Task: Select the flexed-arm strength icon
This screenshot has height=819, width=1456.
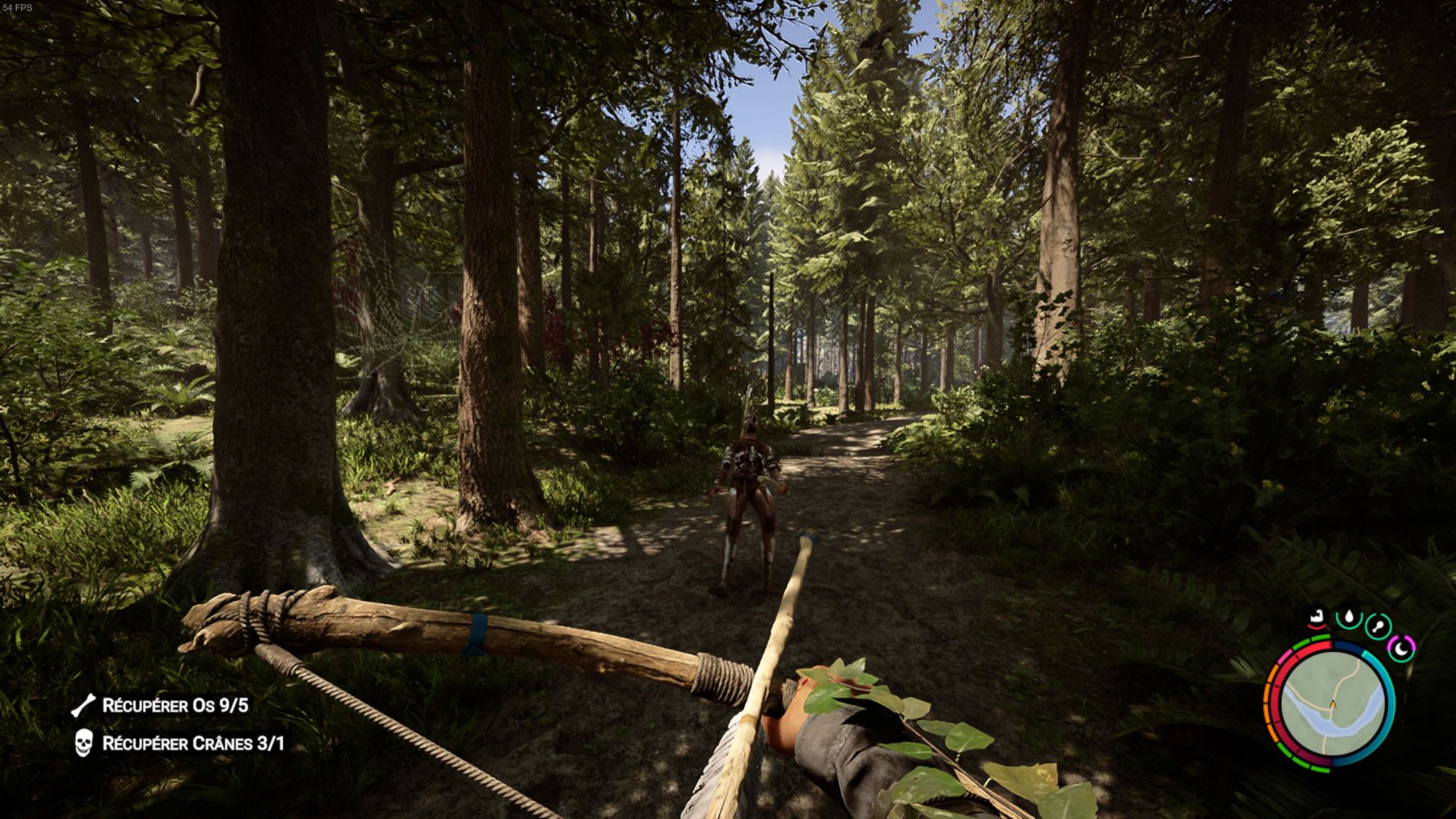Action: click(x=1319, y=618)
